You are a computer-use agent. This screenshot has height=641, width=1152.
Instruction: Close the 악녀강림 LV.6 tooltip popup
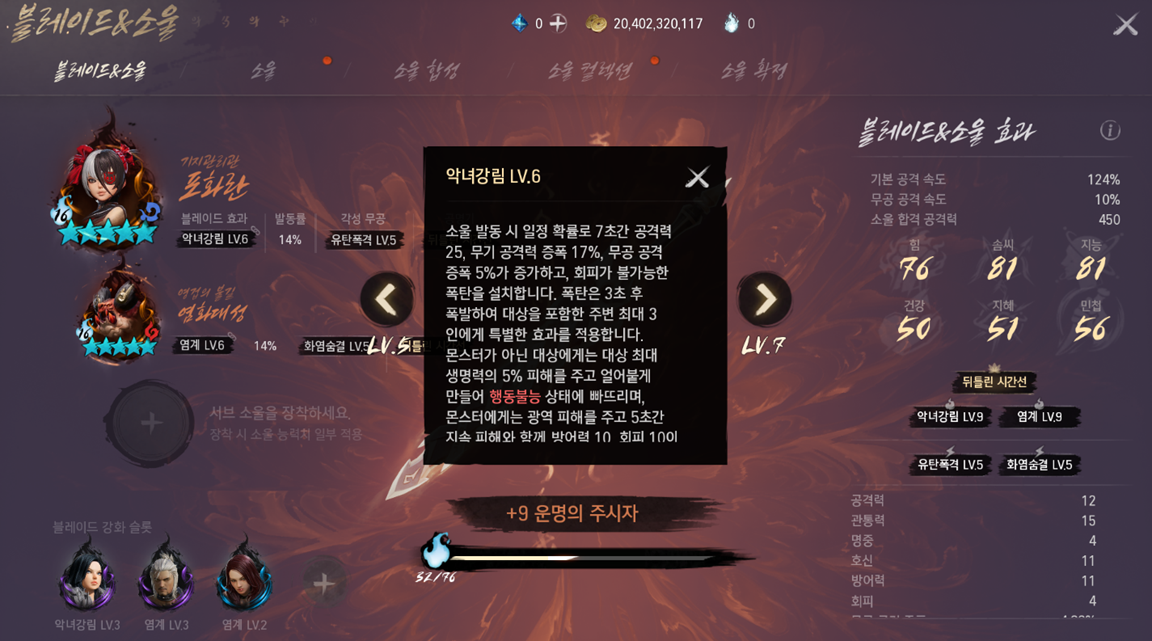pyautogui.click(x=697, y=178)
